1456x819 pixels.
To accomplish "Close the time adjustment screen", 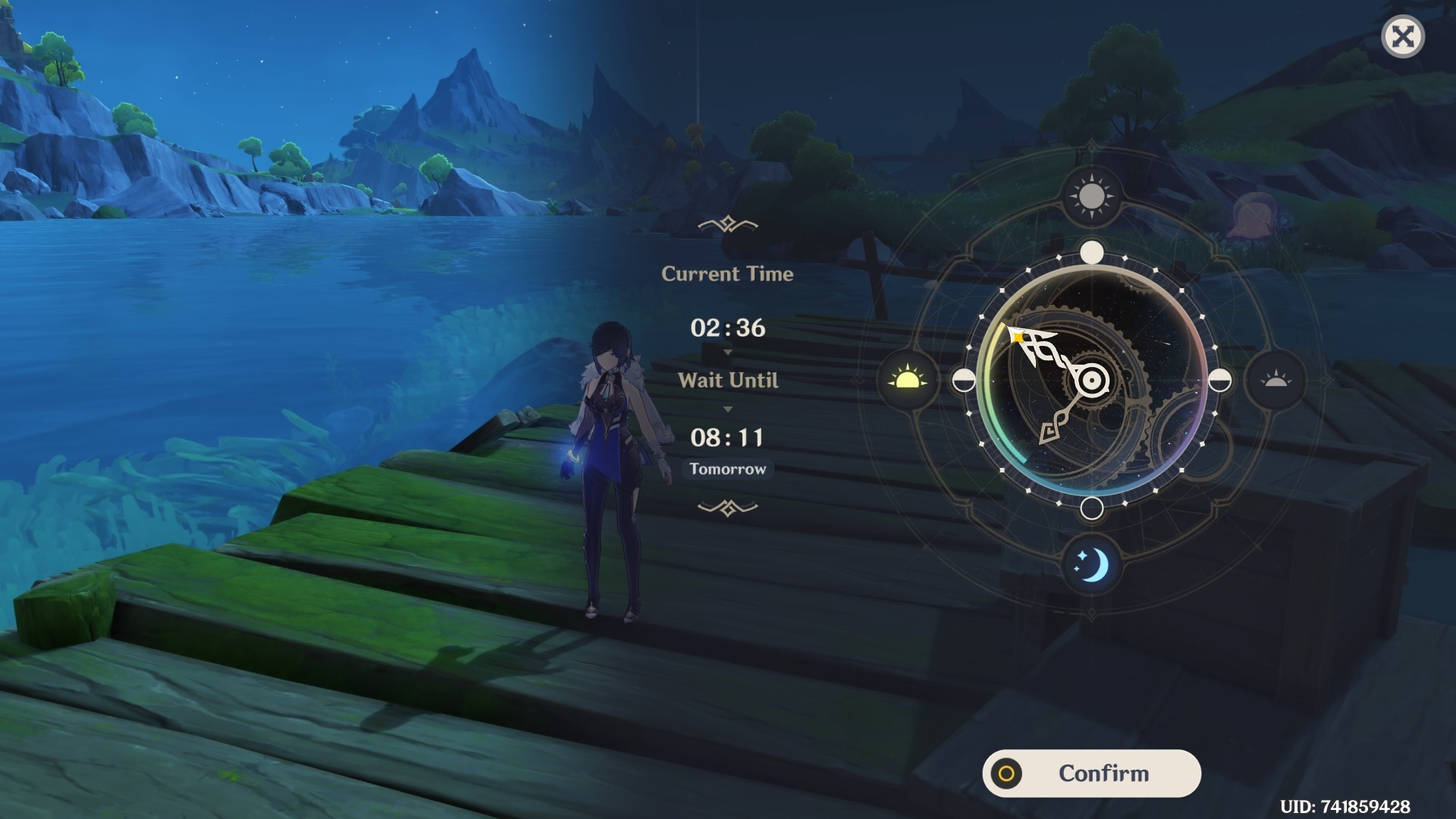I will tap(1402, 36).
